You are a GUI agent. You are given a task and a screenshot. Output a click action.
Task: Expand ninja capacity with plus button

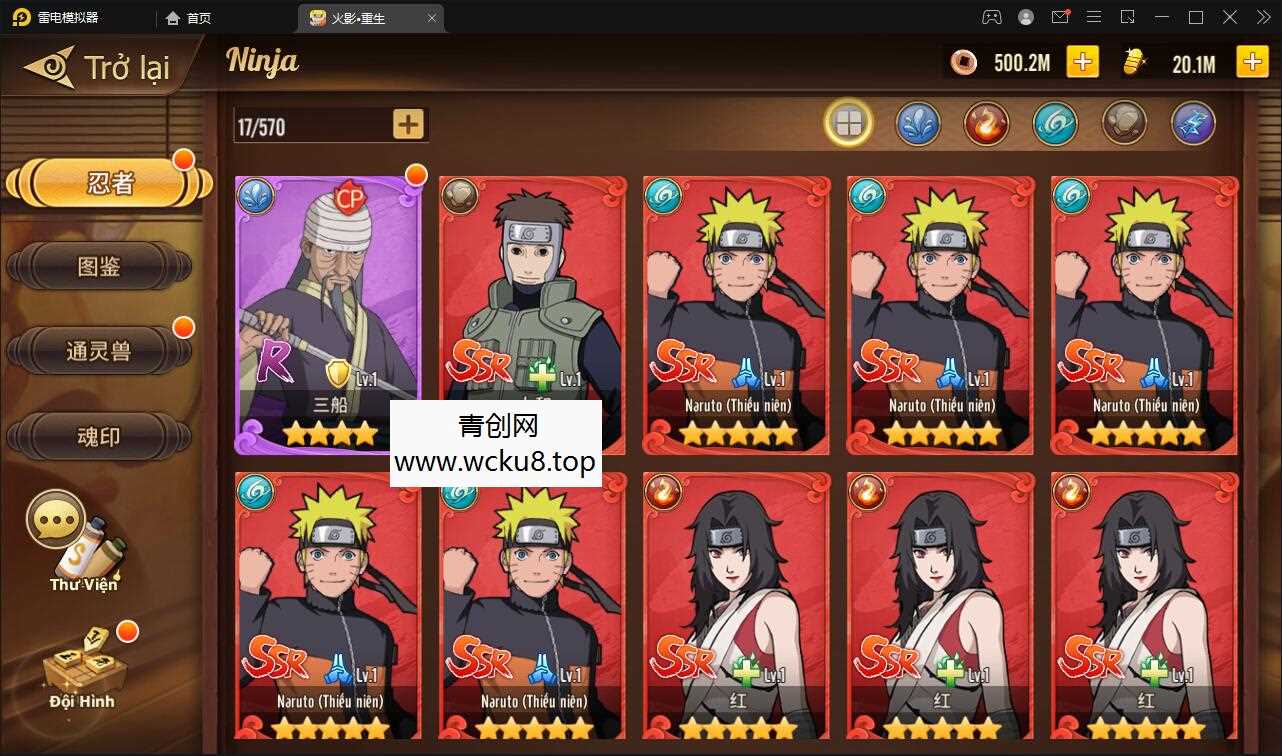pos(408,124)
